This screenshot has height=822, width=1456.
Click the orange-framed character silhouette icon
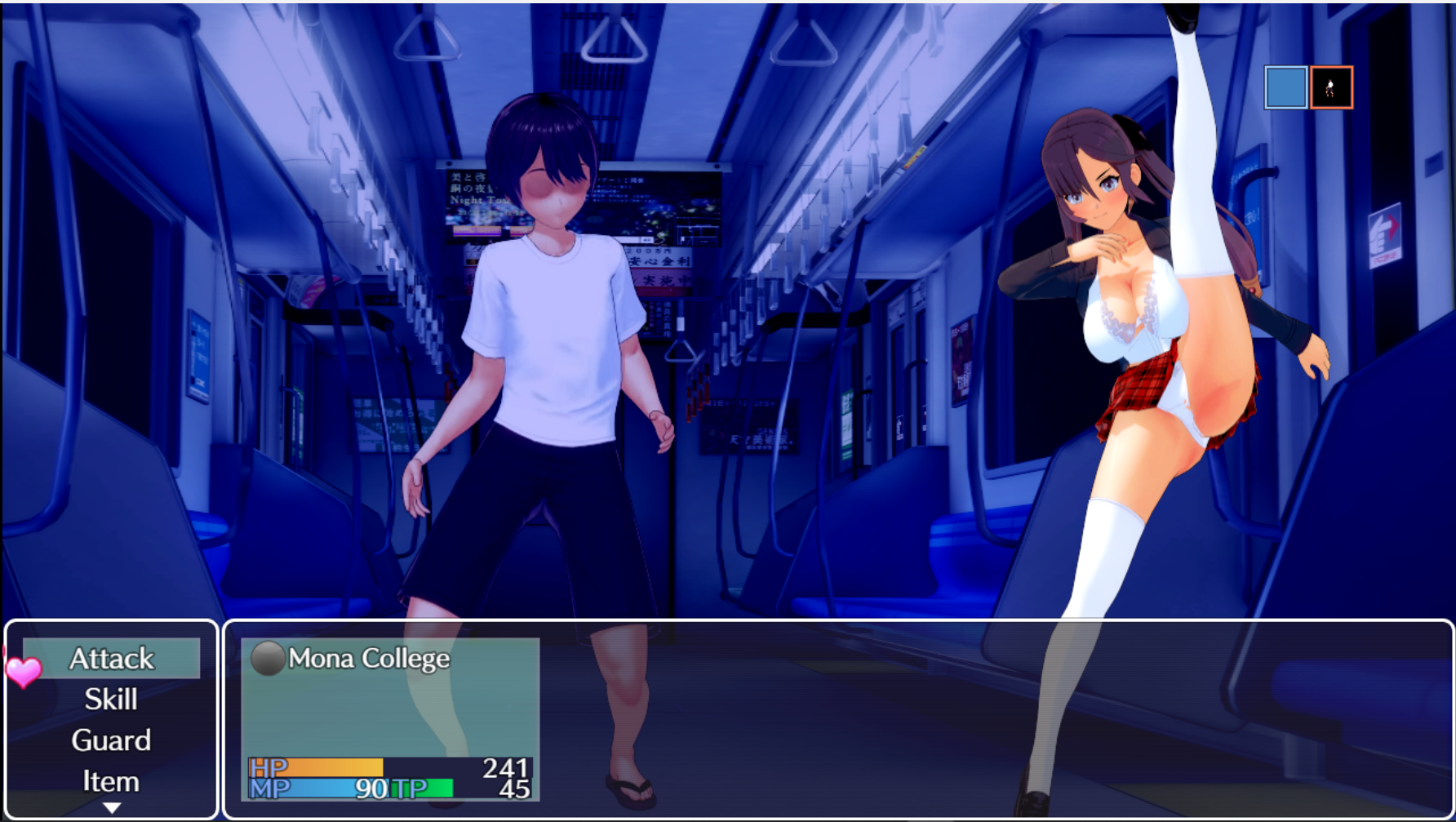[x=1331, y=87]
